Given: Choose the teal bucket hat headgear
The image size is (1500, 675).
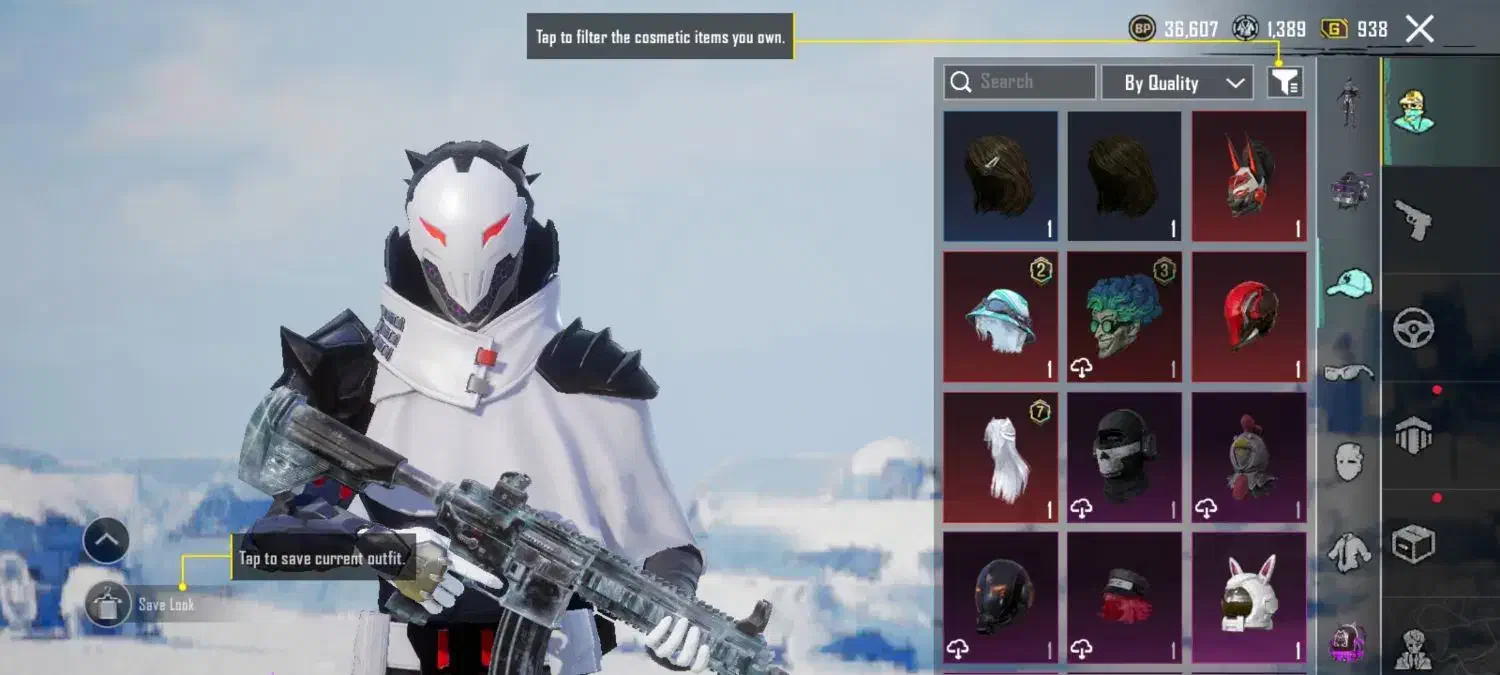Looking at the screenshot, I should click(1000, 316).
